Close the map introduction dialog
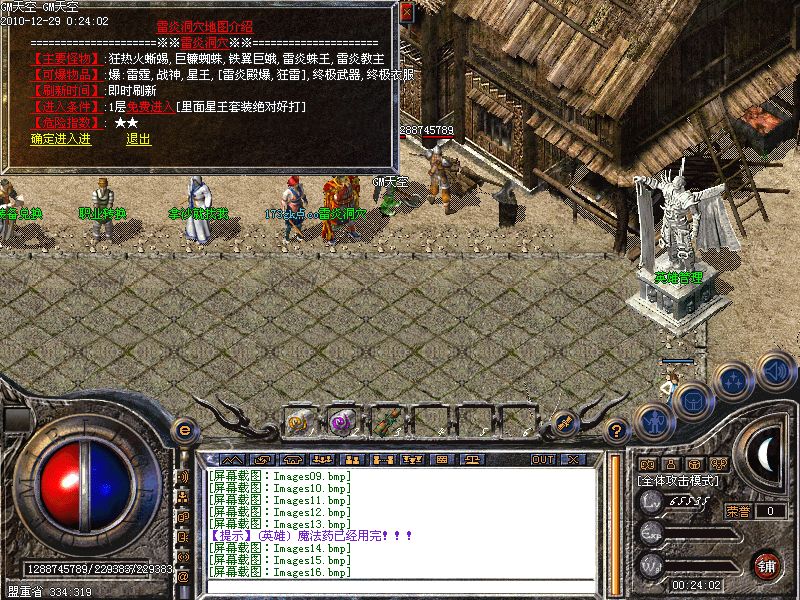The height and width of the screenshot is (600, 800). (x=406, y=13)
